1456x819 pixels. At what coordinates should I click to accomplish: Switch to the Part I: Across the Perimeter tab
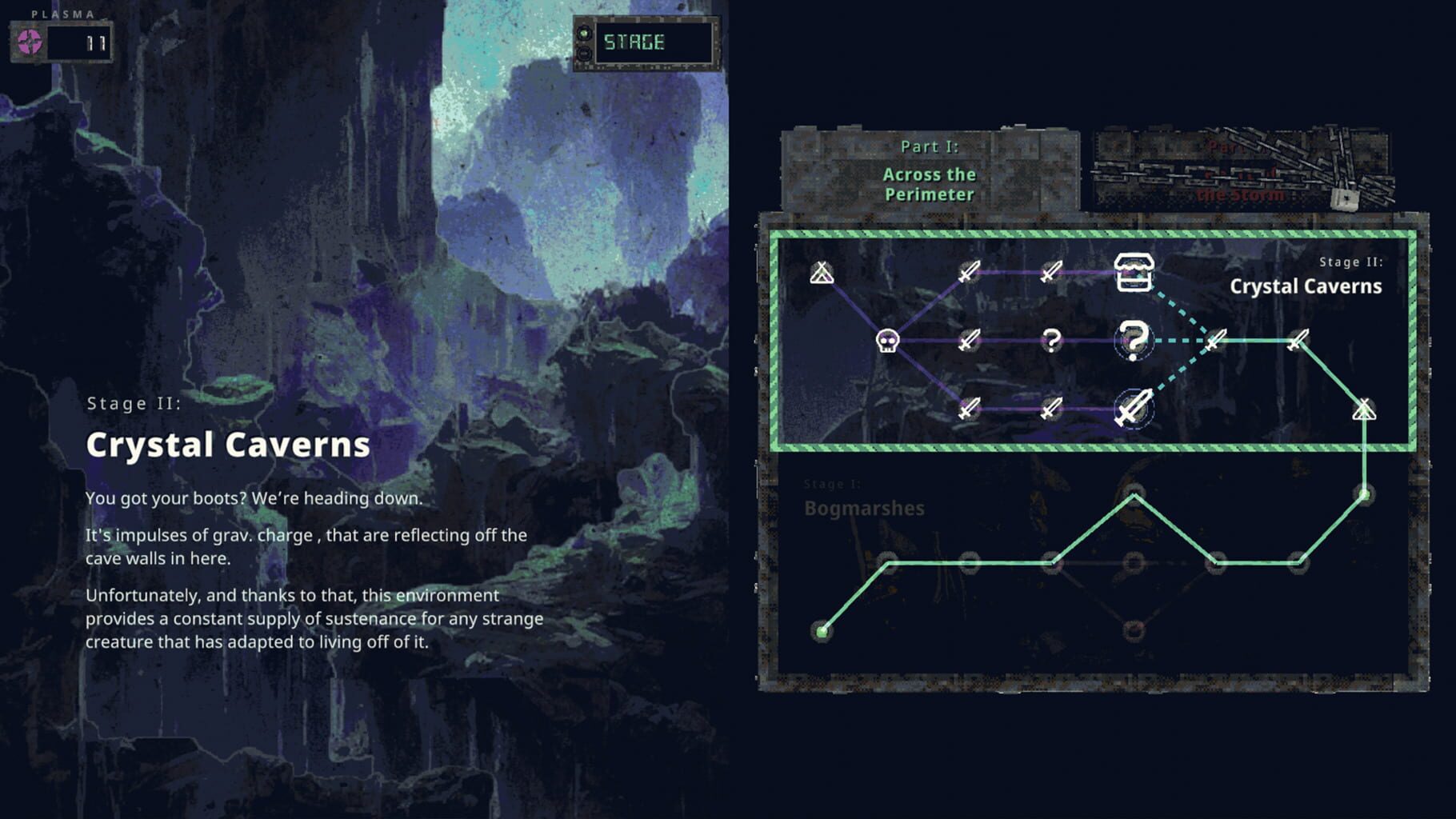pos(928,172)
